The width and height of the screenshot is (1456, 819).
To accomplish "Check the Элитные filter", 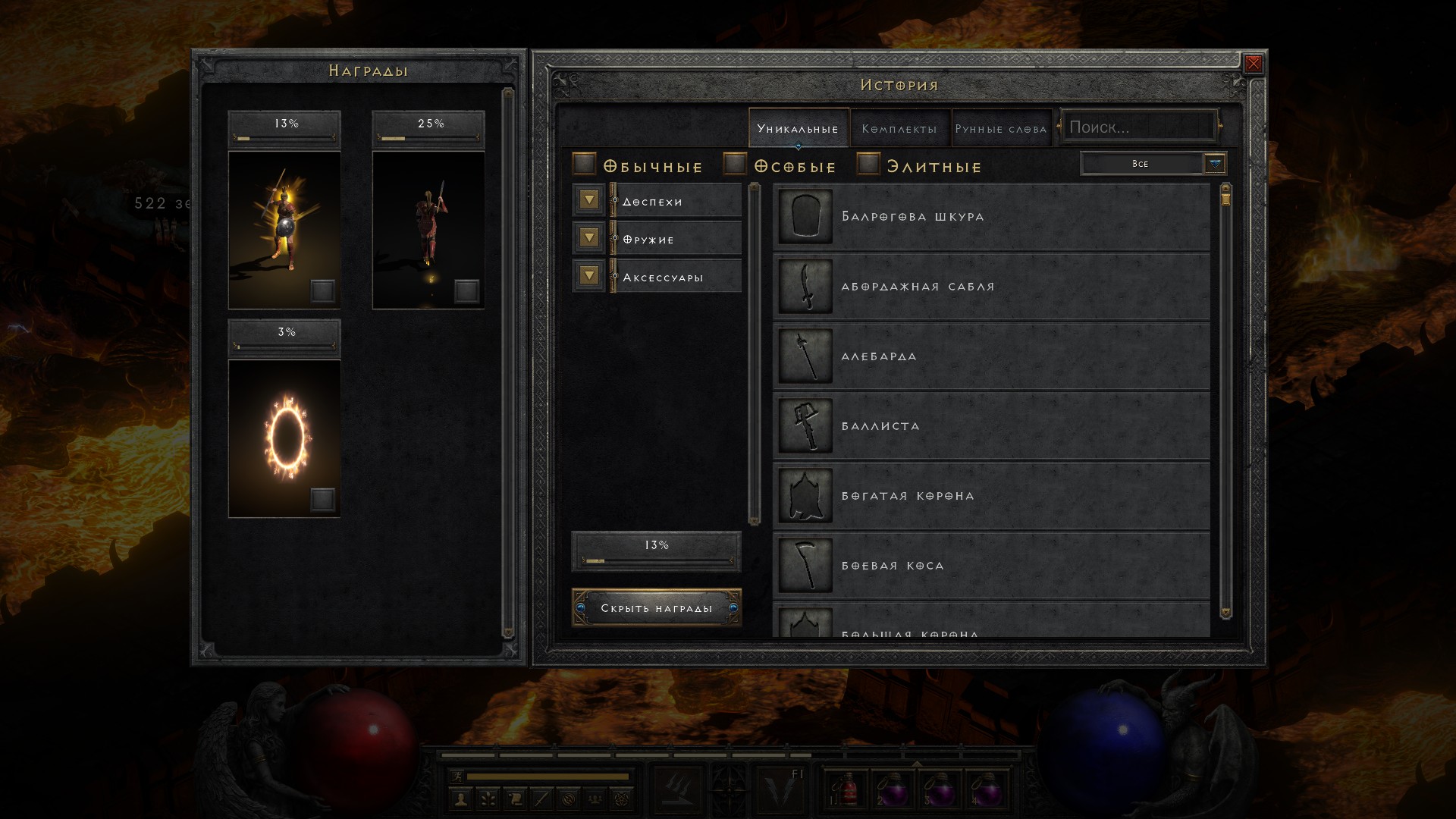I will click(x=868, y=164).
